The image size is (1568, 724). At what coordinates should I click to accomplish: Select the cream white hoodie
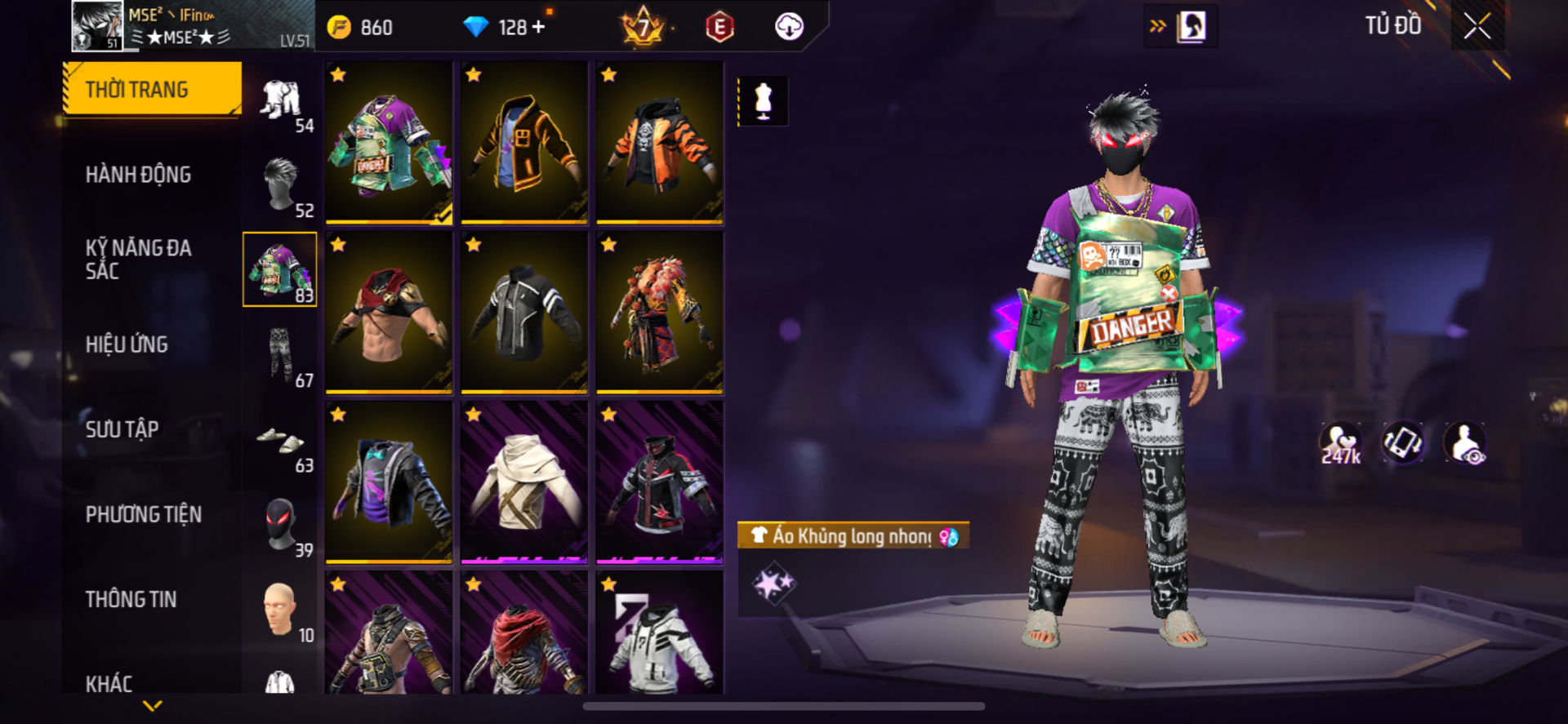click(x=524, y=482)
